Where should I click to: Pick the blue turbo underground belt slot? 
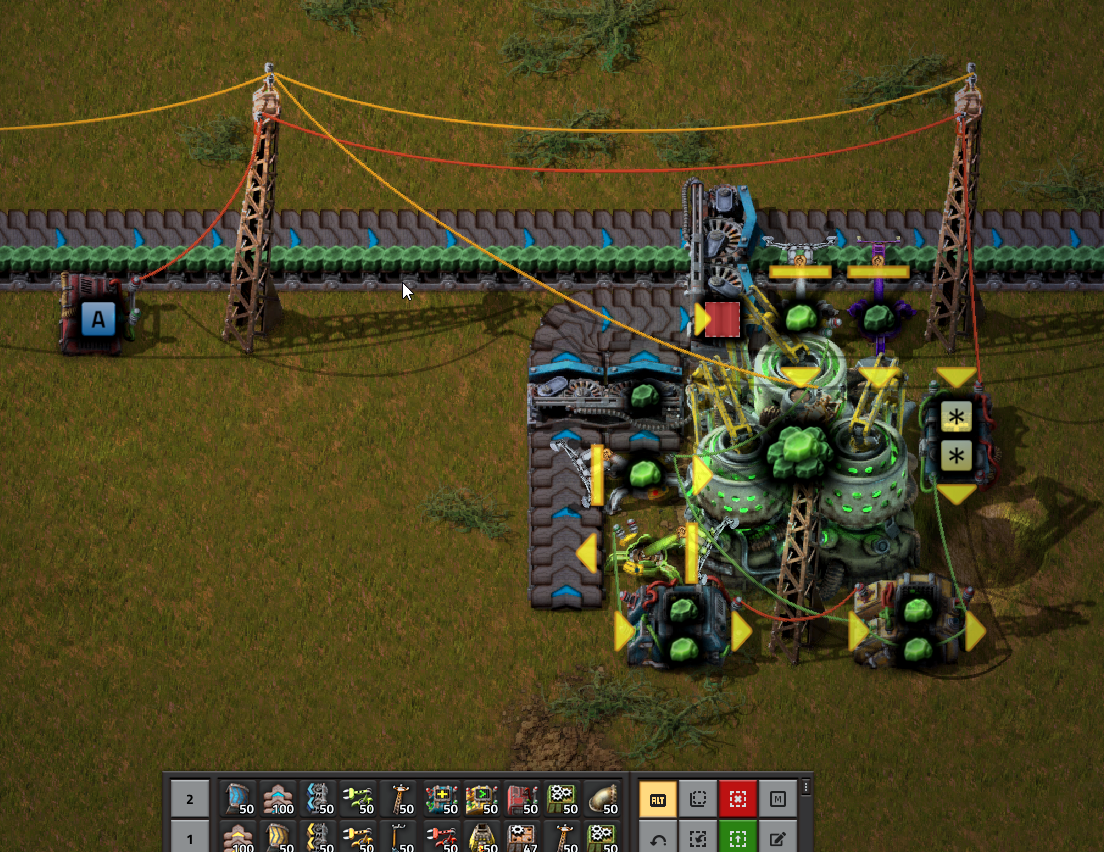278,798
